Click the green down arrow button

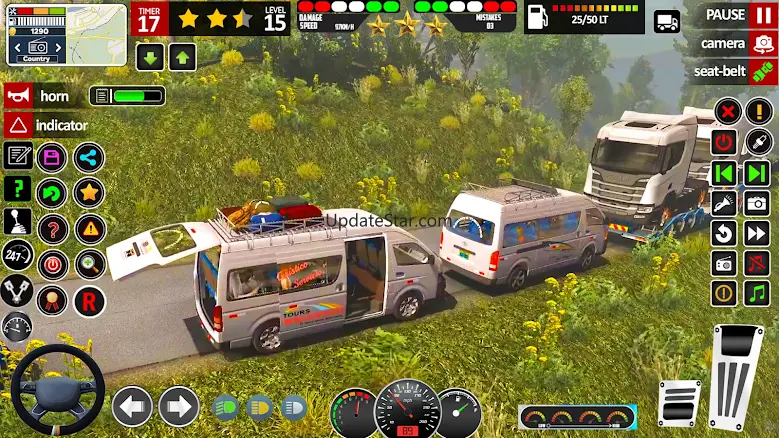point(150,56)
